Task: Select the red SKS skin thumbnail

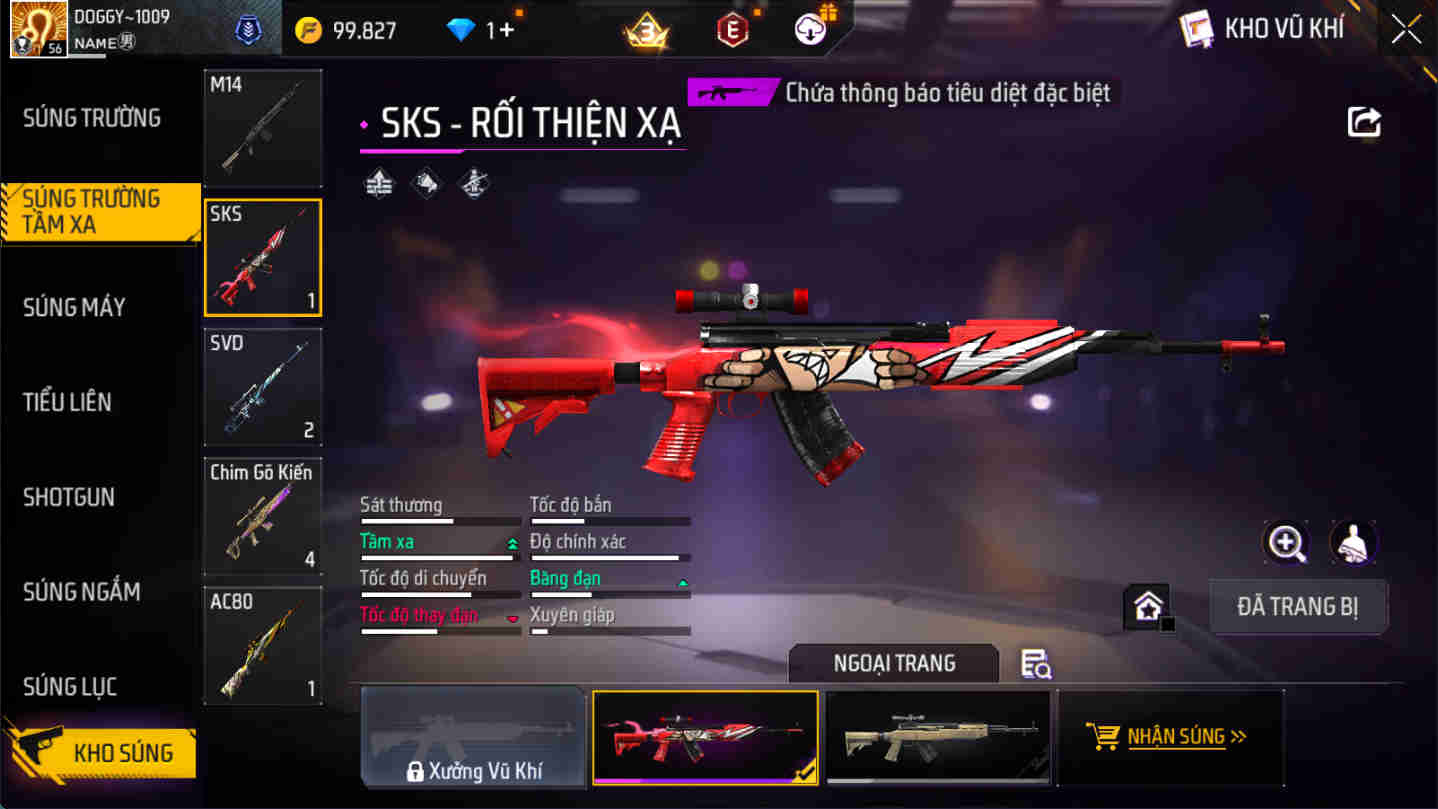Action: [x=705, y=737]
